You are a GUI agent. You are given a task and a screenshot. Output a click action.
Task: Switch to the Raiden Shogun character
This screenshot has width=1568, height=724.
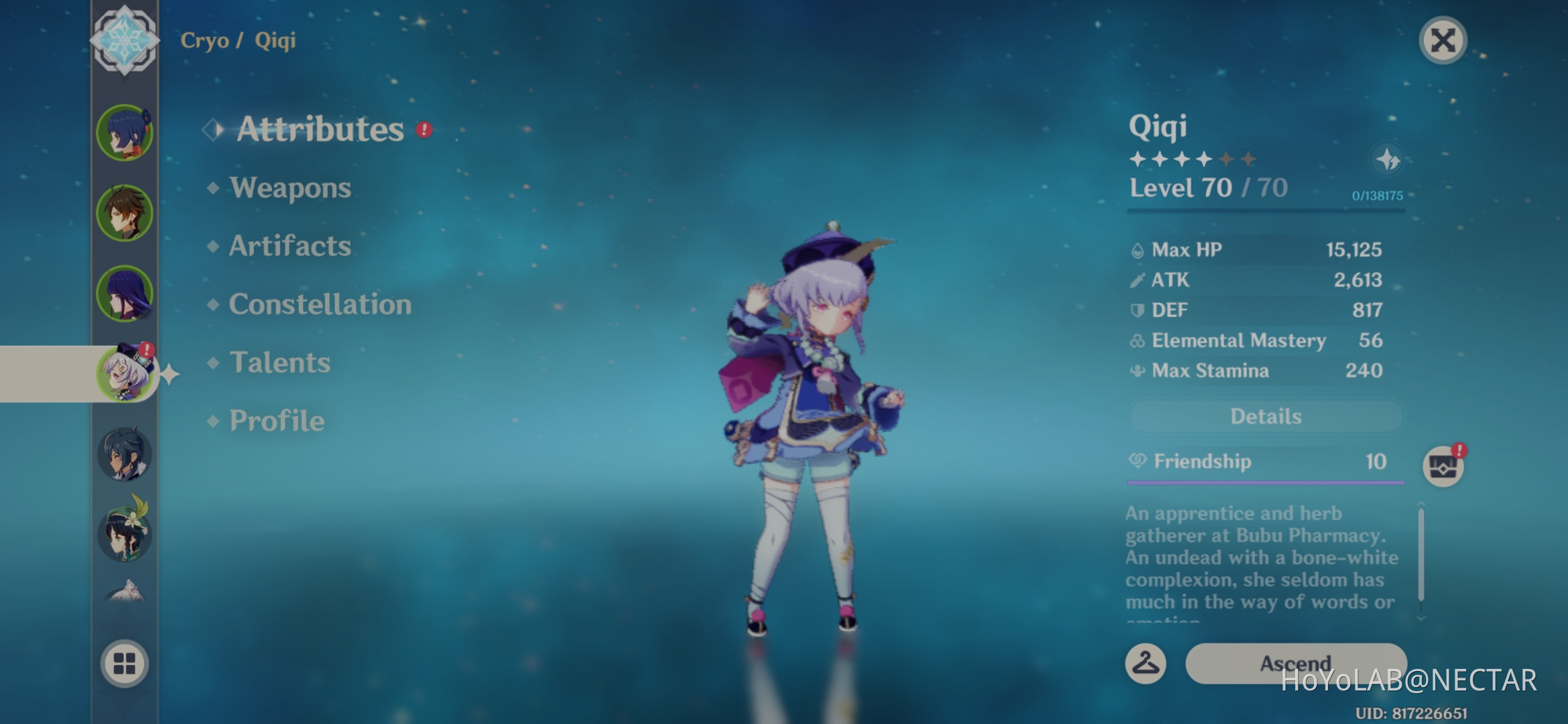click(126, 293)
